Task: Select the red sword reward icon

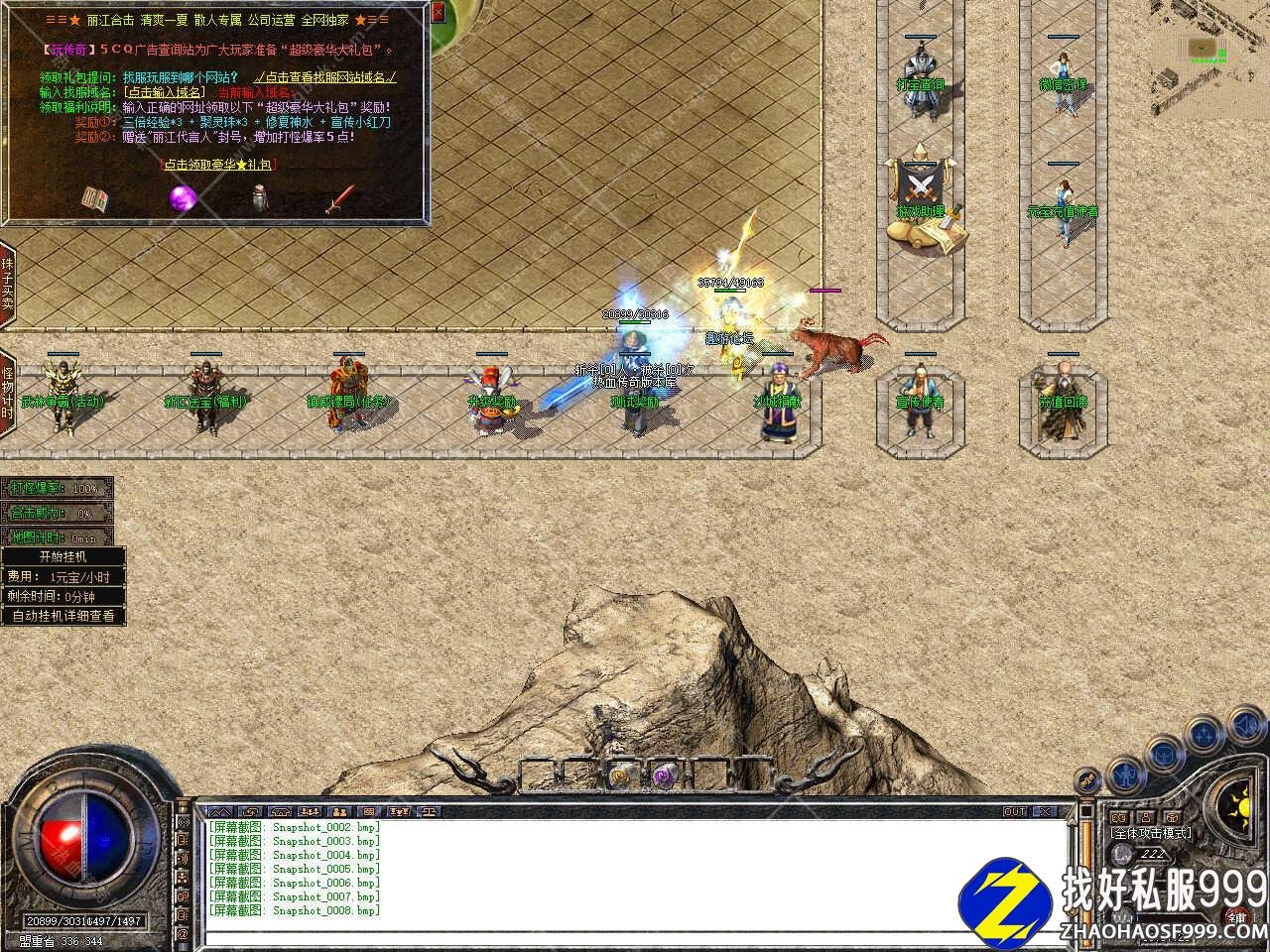Action: click(x=340, y=198)
